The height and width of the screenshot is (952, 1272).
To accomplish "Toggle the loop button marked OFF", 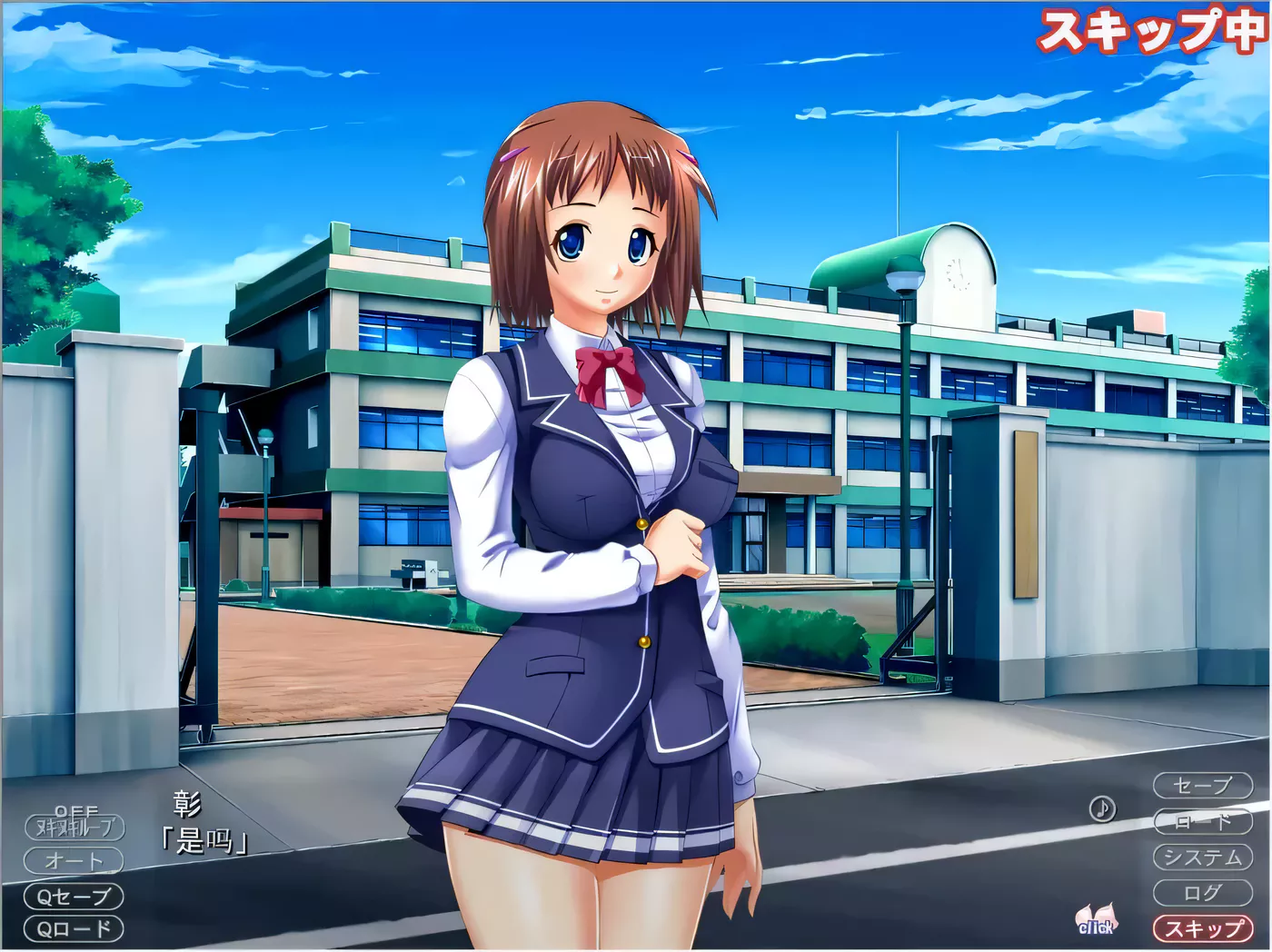I will (75, 826).
